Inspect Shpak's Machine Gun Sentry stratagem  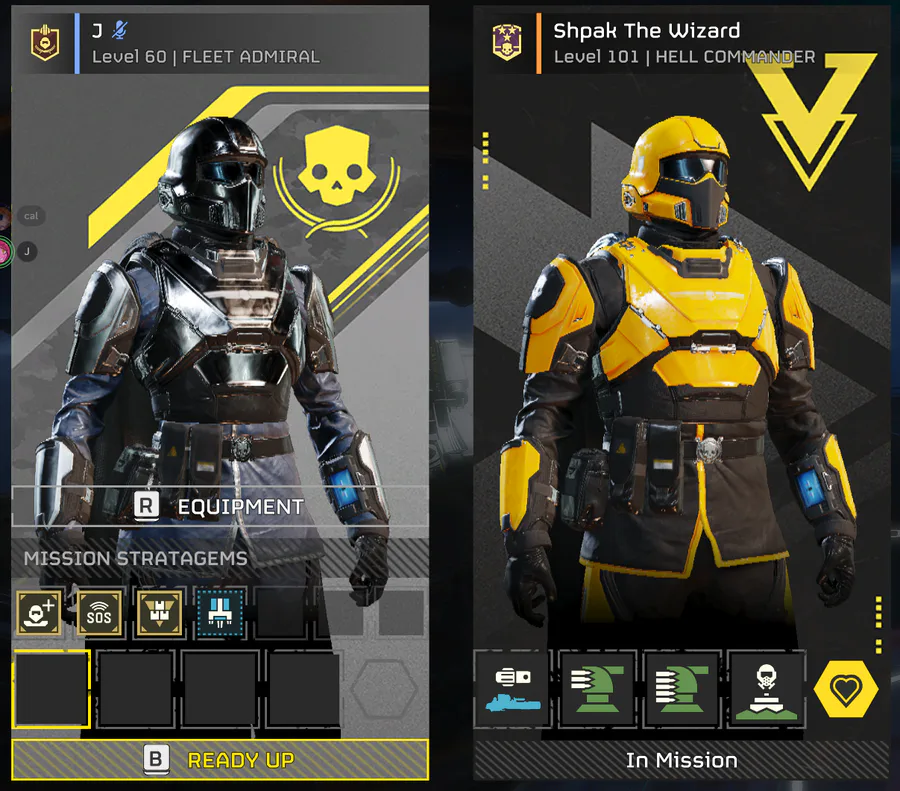tap(597, 689)
